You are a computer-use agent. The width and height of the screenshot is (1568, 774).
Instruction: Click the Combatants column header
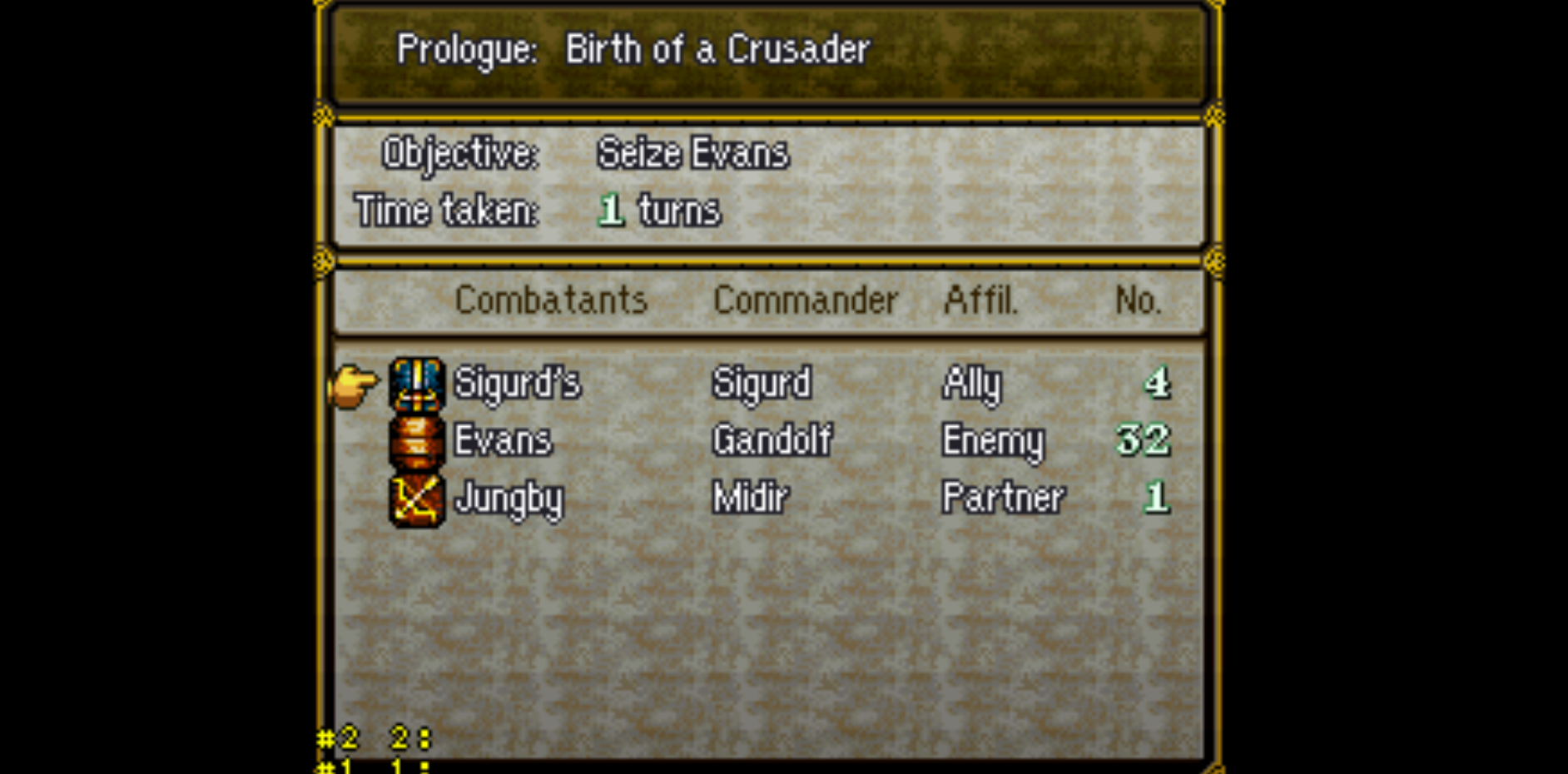[552, 300]
